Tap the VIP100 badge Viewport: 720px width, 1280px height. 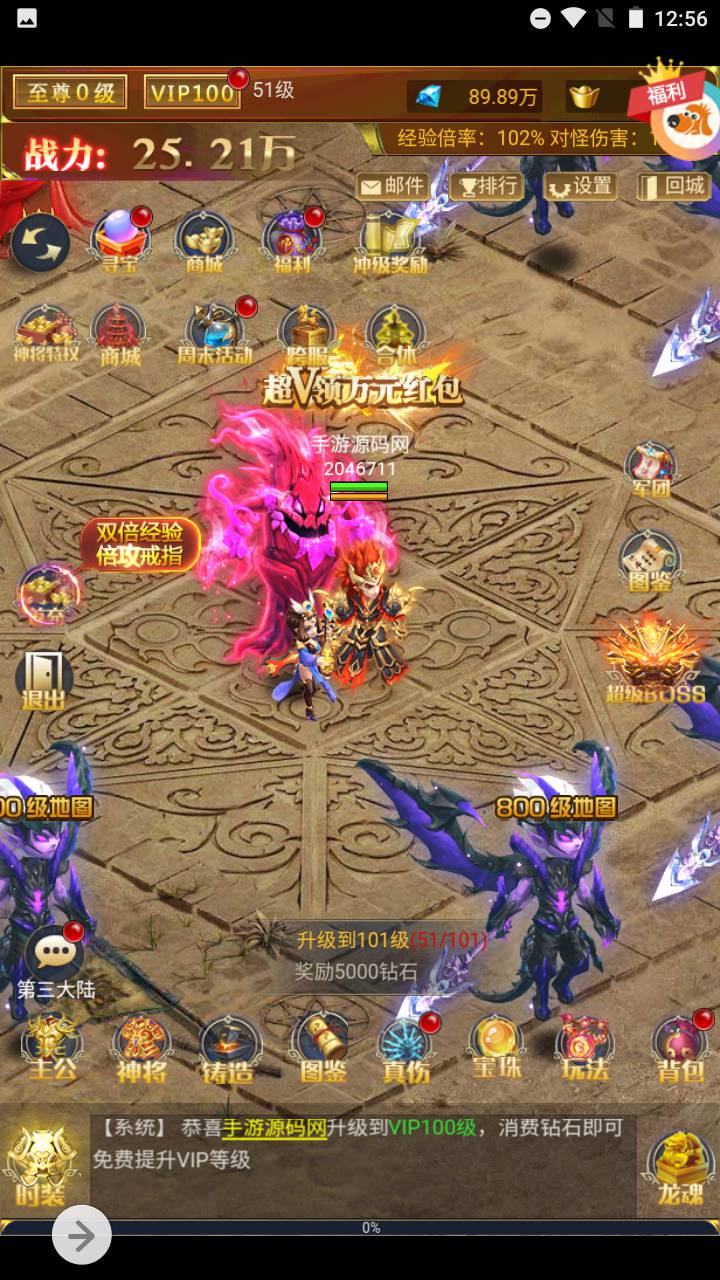click(192, 93)
